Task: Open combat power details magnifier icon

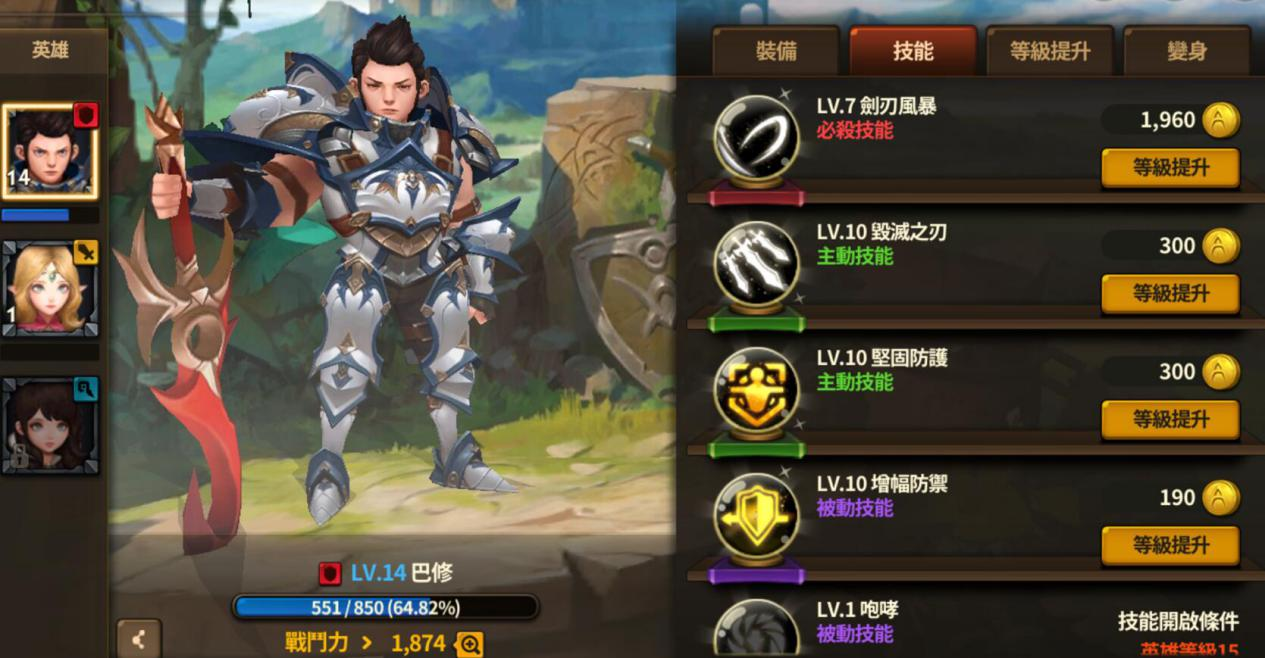Action: click(468, 643)
